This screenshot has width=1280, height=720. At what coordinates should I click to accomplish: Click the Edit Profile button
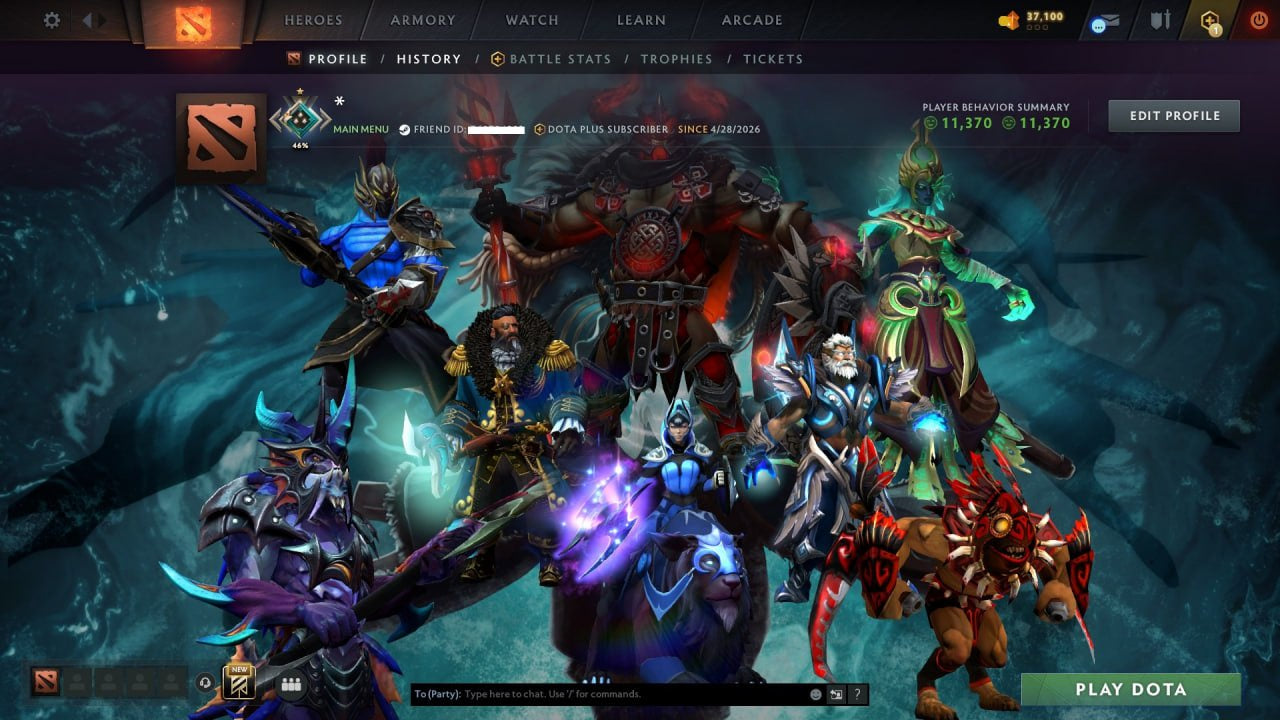[x=1173, y=115]
